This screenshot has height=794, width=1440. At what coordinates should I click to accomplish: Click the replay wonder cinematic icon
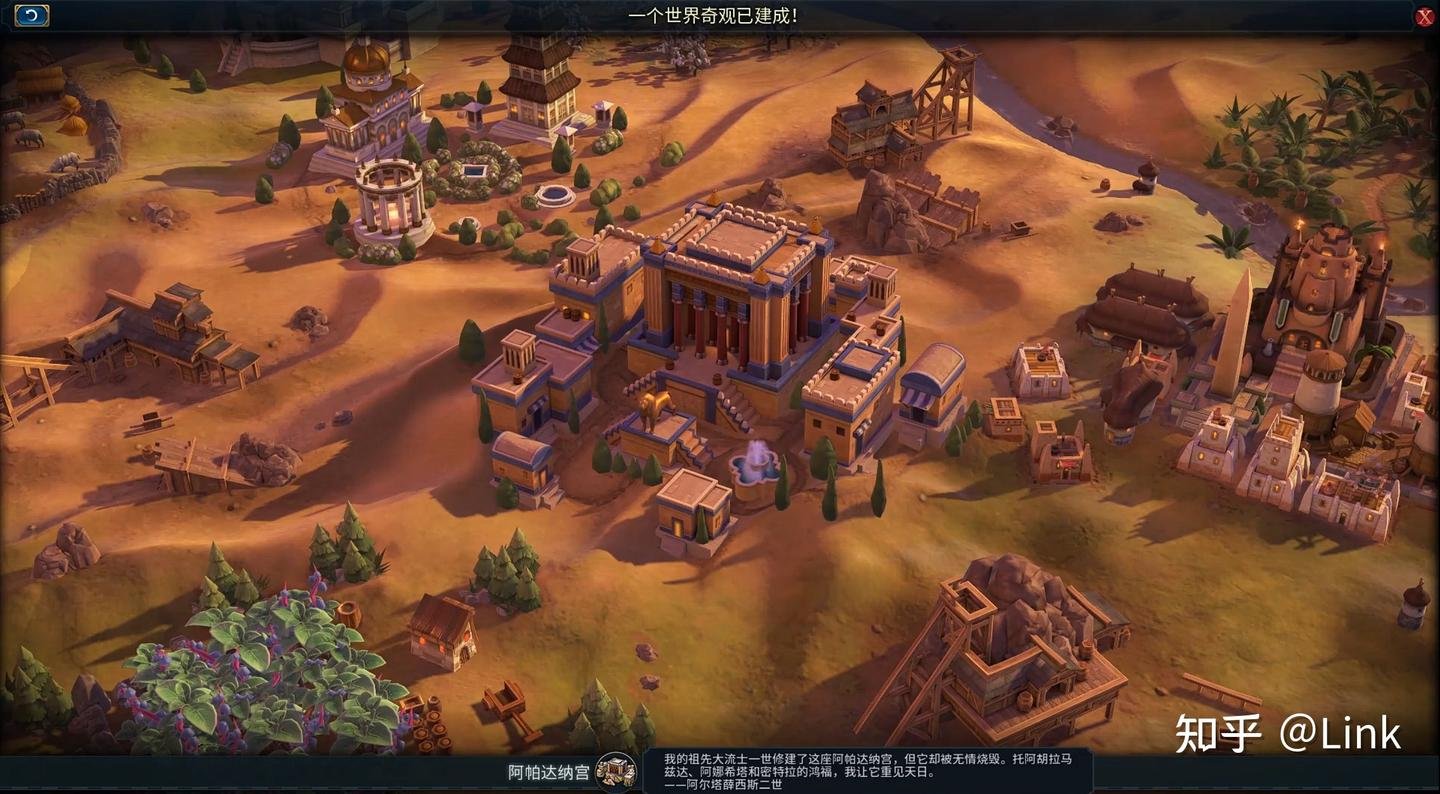coord(29,14)
